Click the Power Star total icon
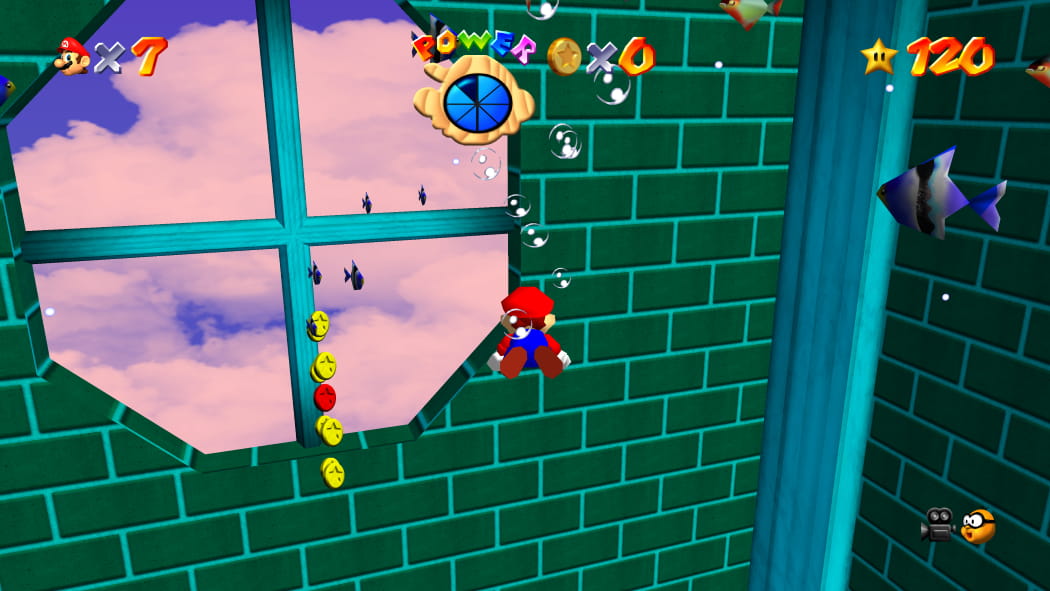 [879, 56]
